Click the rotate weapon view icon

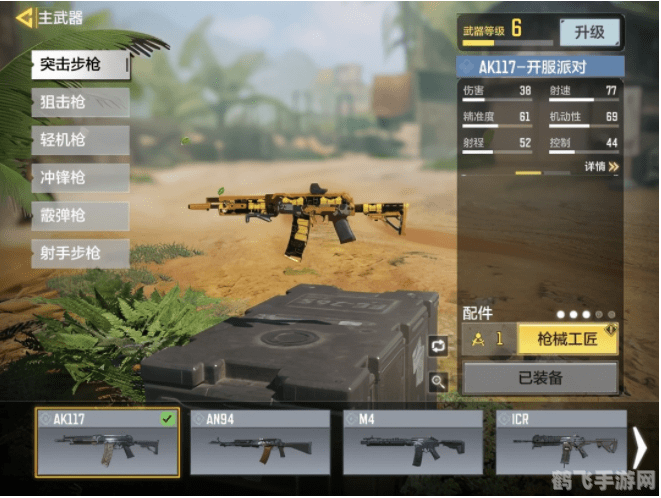point(438,345)
